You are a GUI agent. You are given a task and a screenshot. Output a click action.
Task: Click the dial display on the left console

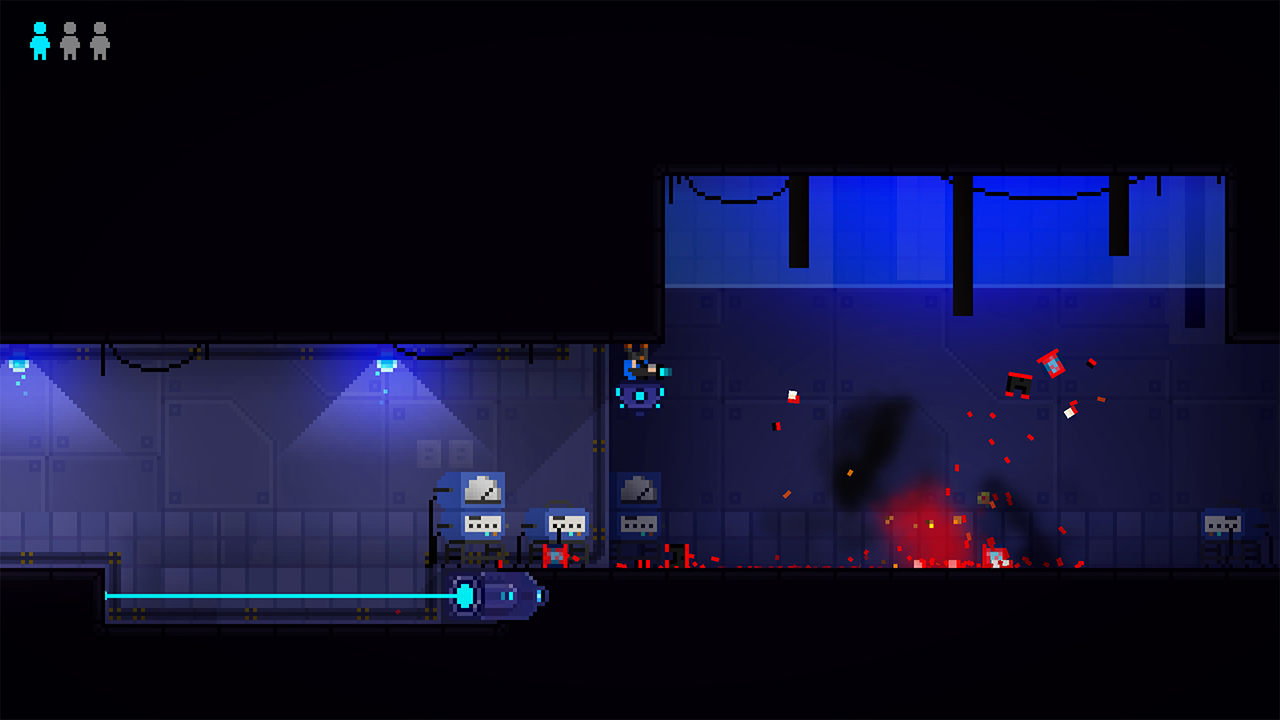pyautogui.click(x=483, y=522)
